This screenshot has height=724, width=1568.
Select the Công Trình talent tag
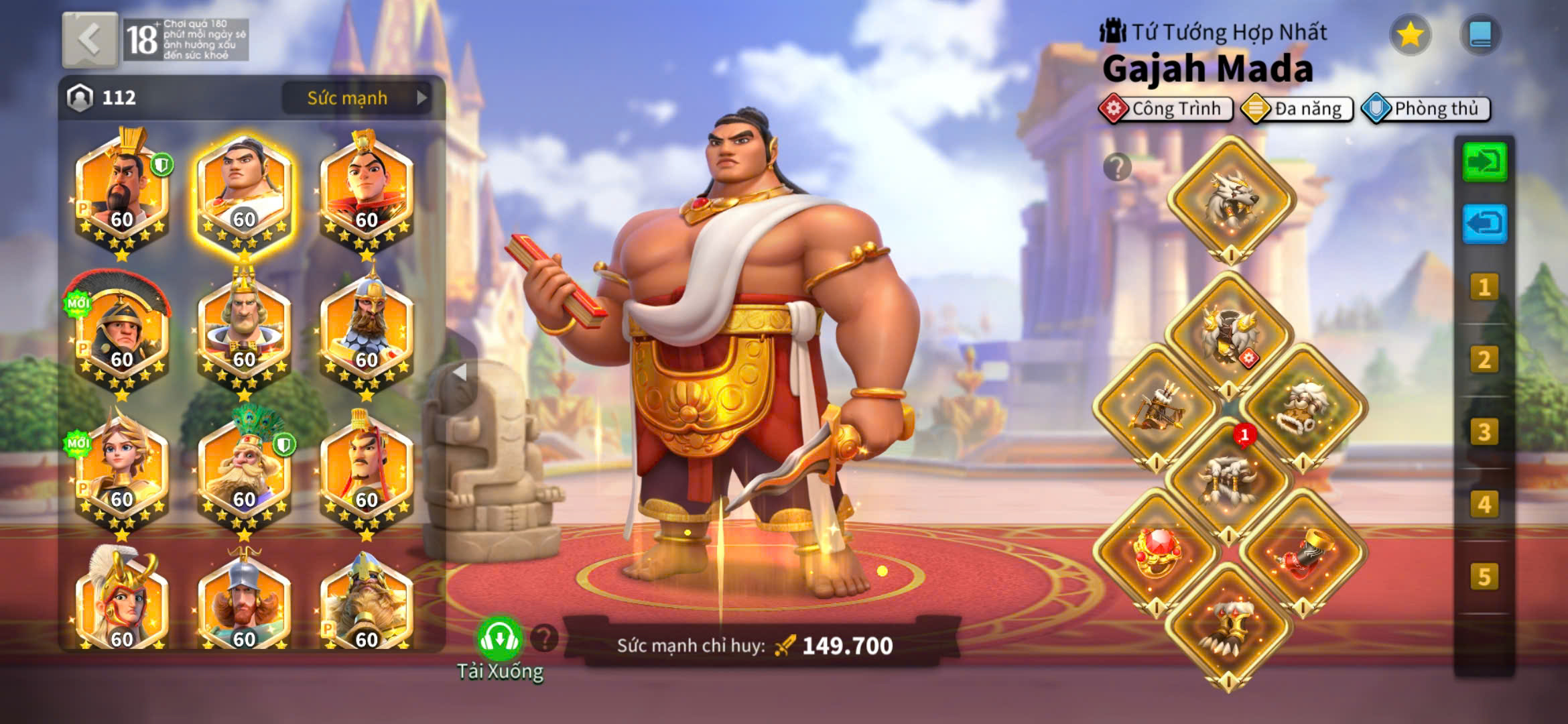(x=1167, y=109)
